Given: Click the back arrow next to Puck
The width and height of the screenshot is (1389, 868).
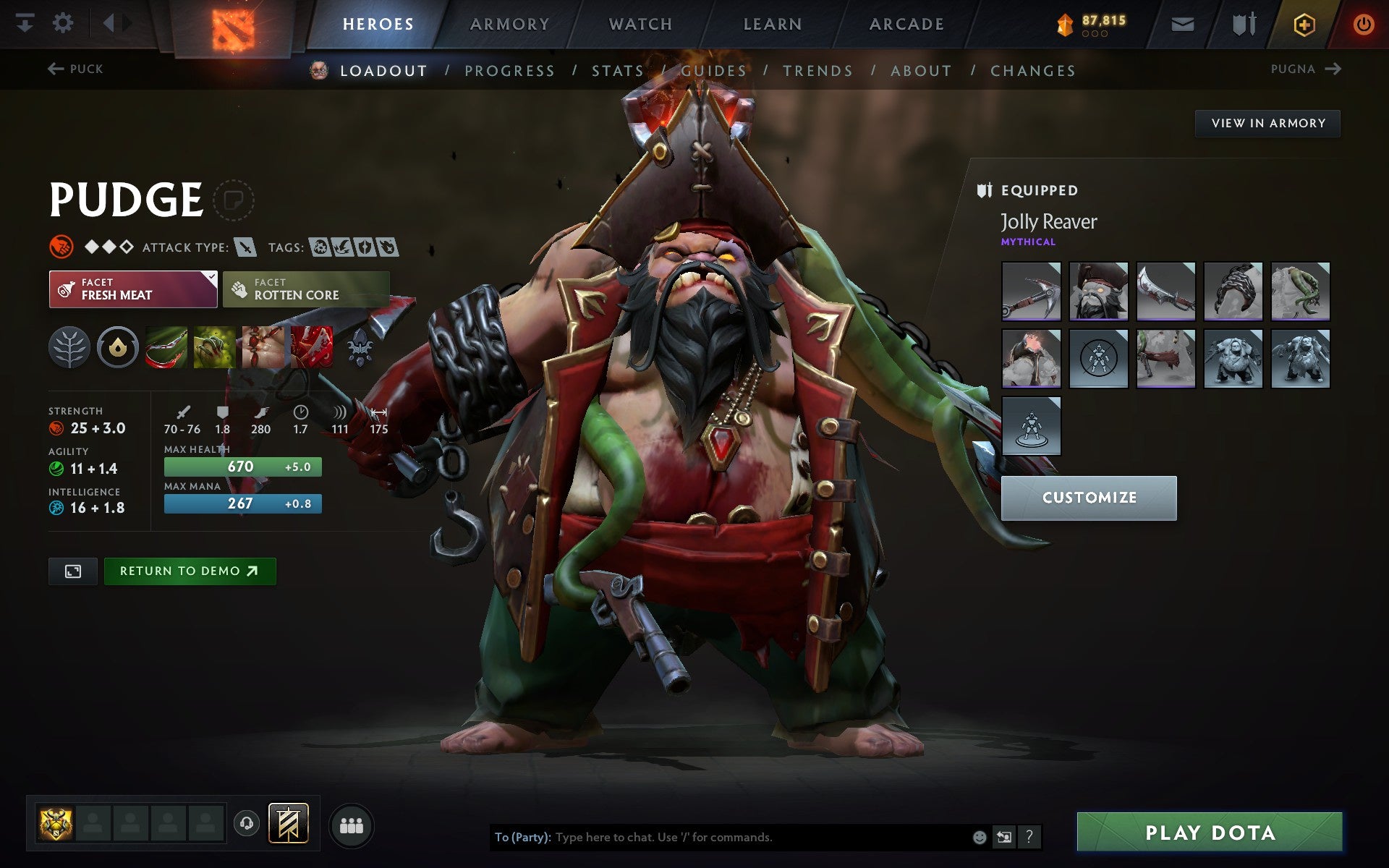Looking at the screenshot, I should point(55,68).
